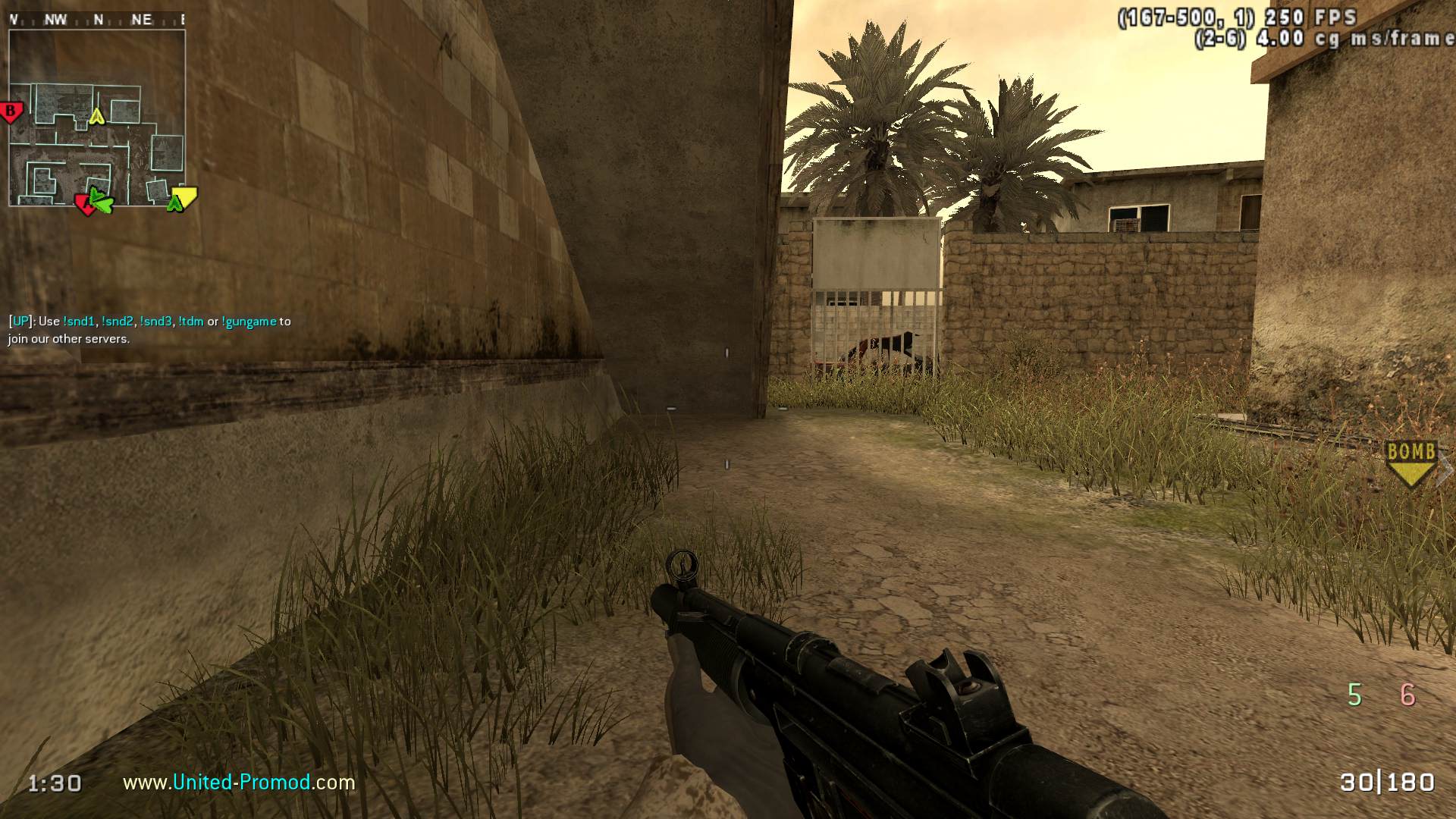Click the server chat message
The image size is (1456, 819).
(x=149, y=330)
